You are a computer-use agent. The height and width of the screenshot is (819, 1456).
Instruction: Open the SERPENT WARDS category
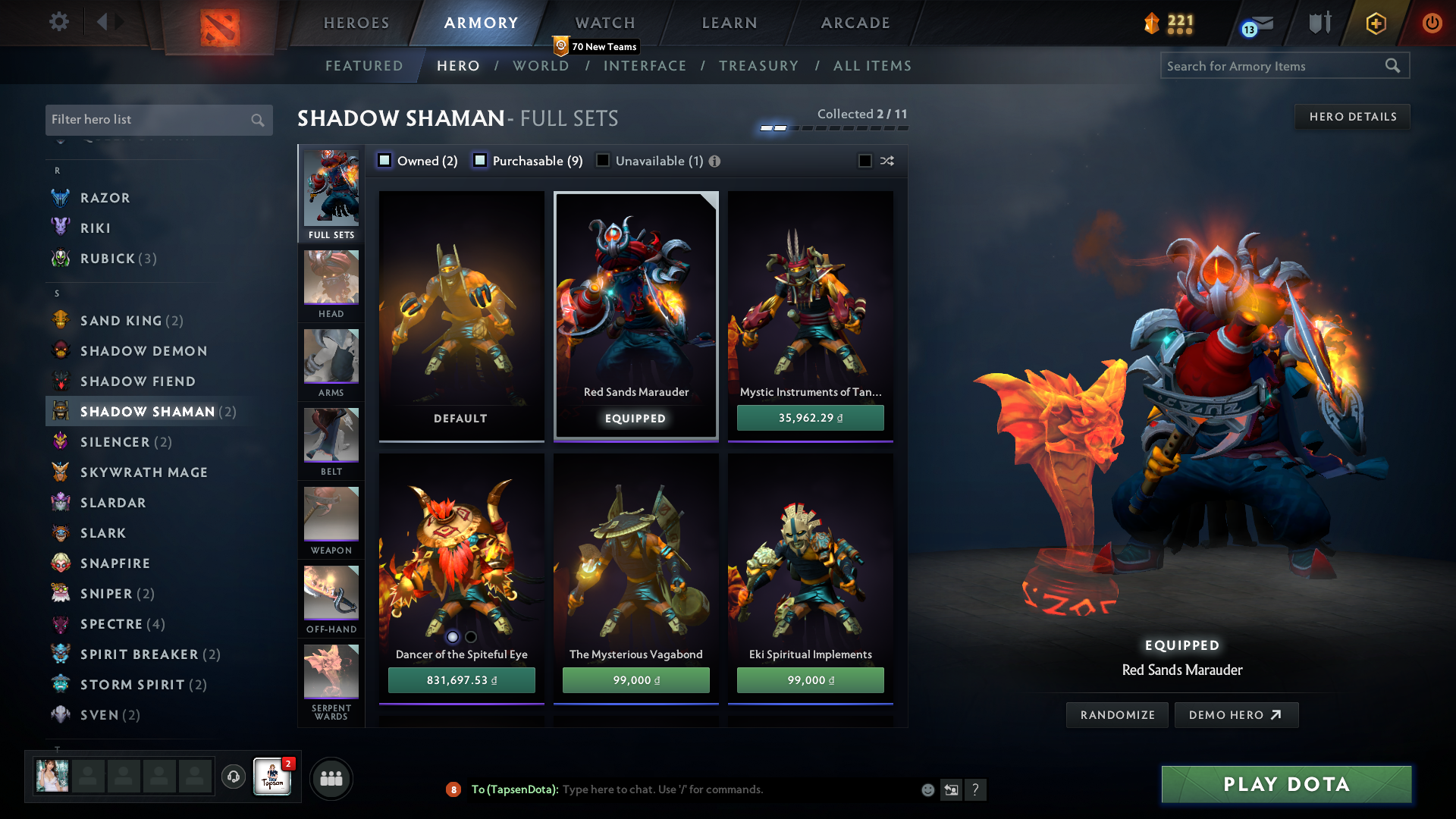point(331,671)
